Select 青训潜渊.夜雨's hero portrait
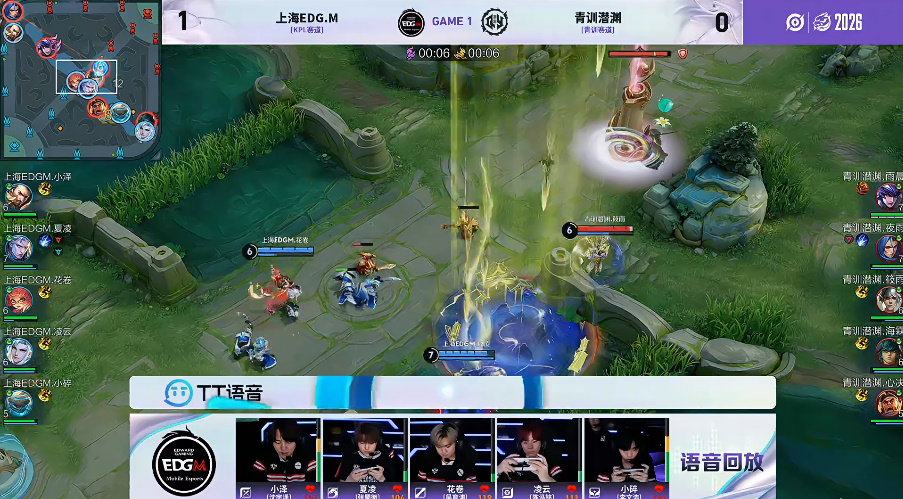This screenshot has height=499, width=903. (x=886, y=248)
